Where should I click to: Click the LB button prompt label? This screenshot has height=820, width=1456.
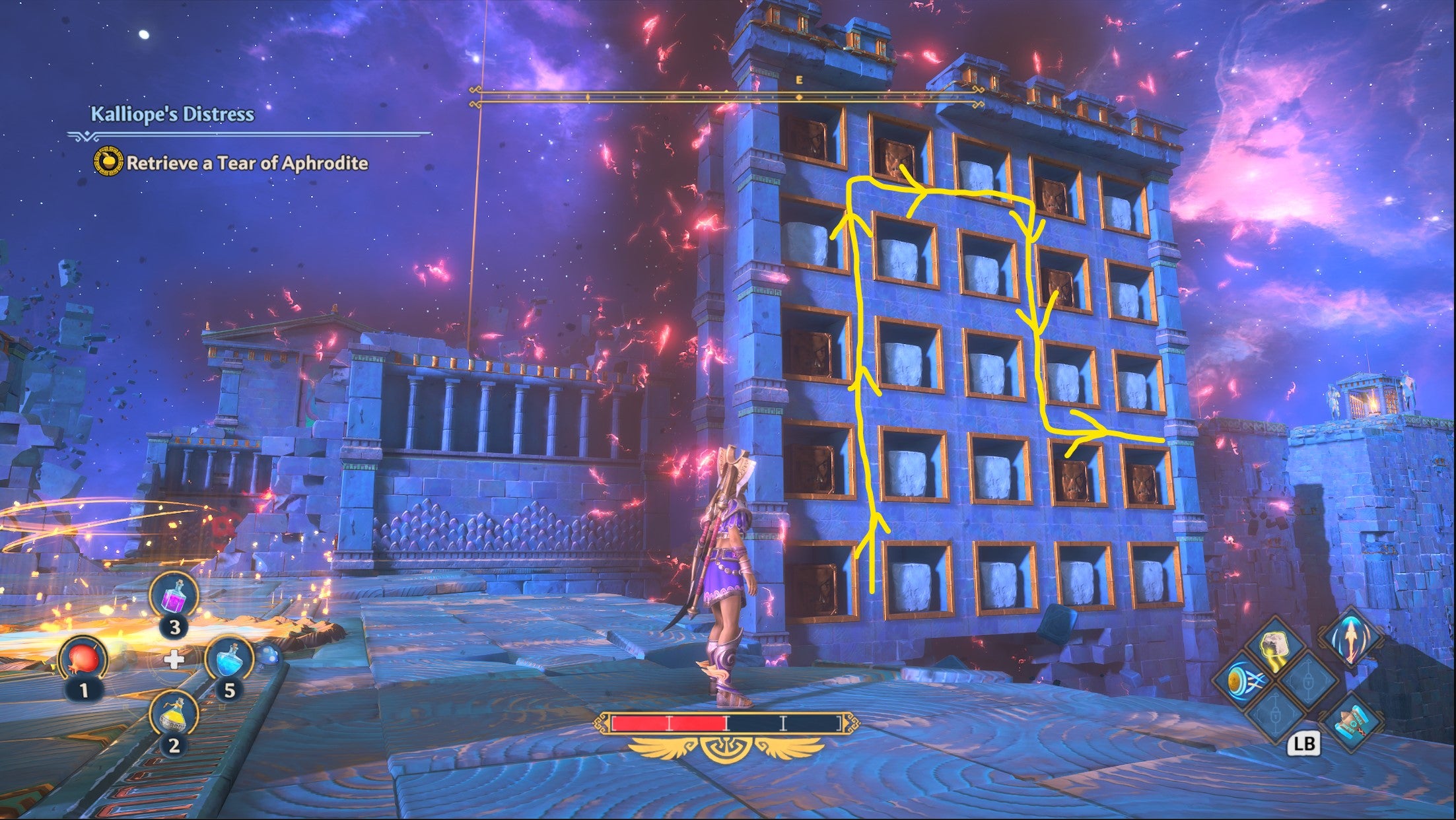[x=1305, y=745]
